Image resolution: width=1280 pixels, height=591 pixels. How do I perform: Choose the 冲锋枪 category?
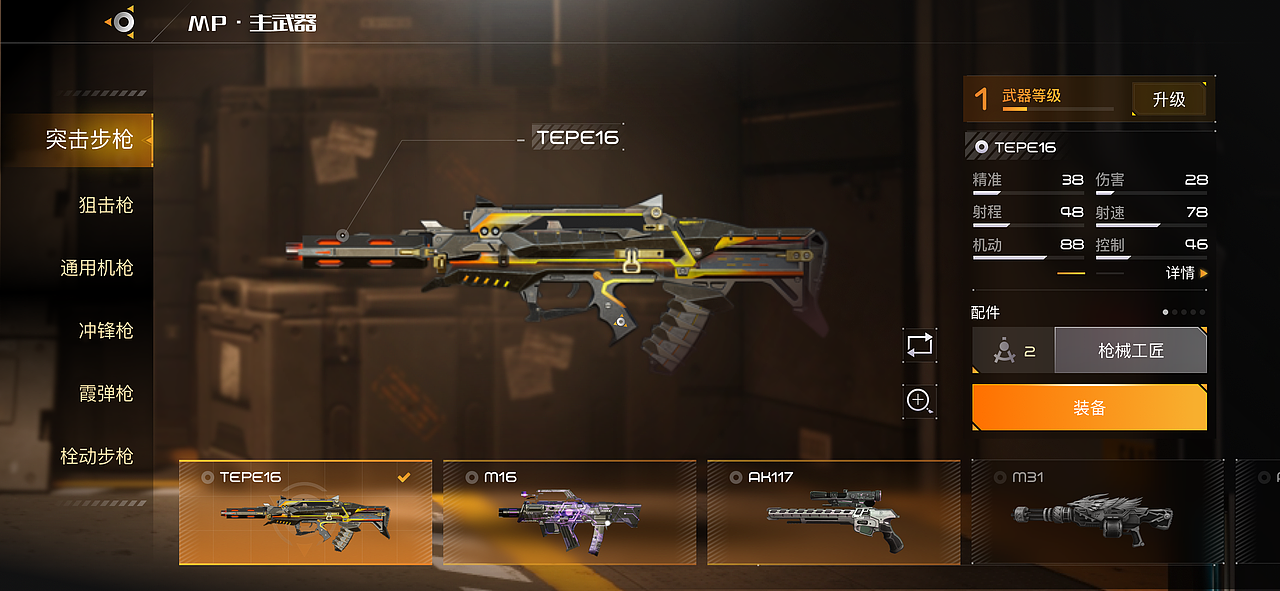[x=105, y=331]
